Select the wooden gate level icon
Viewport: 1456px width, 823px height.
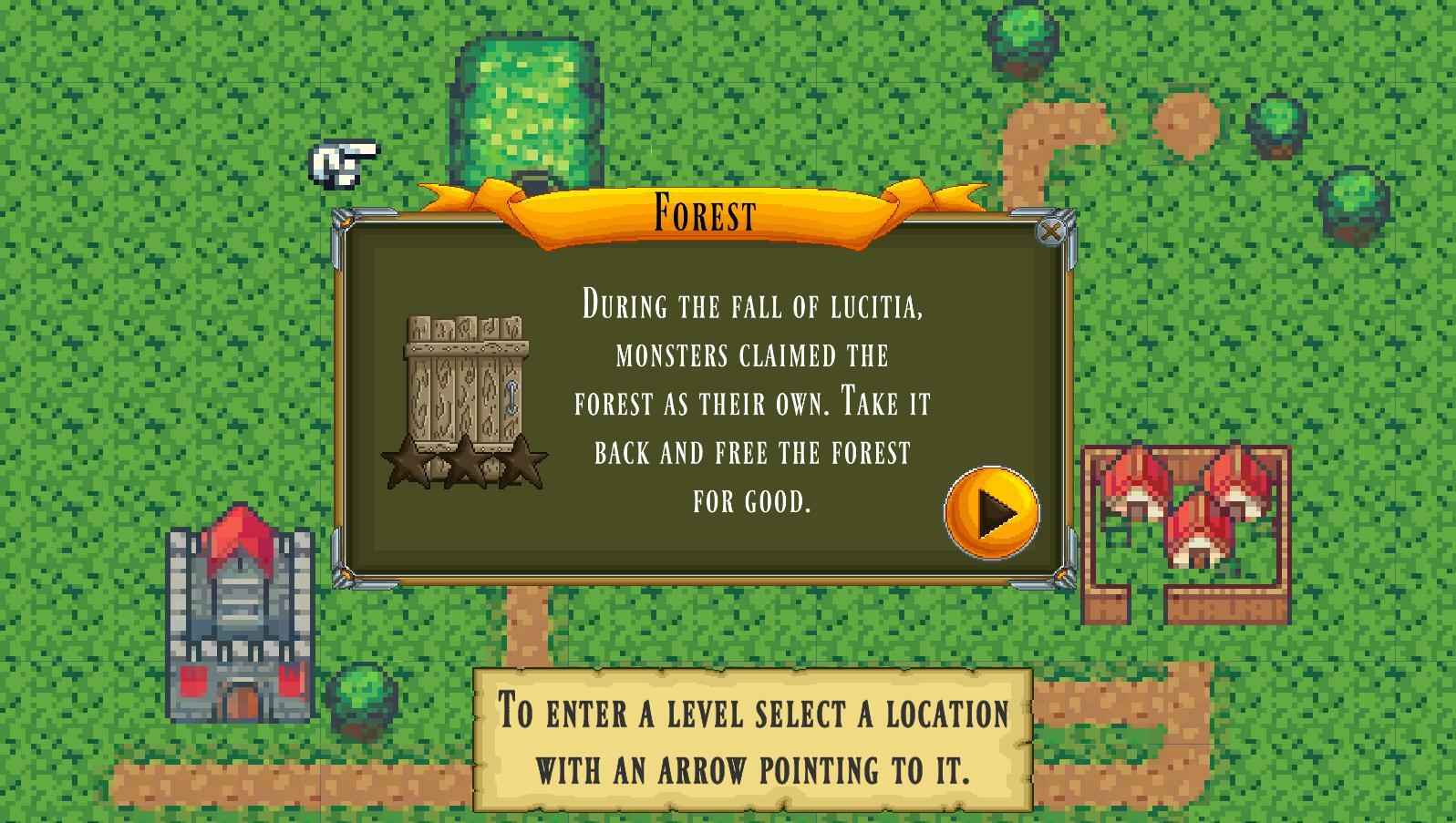point(467,383)
